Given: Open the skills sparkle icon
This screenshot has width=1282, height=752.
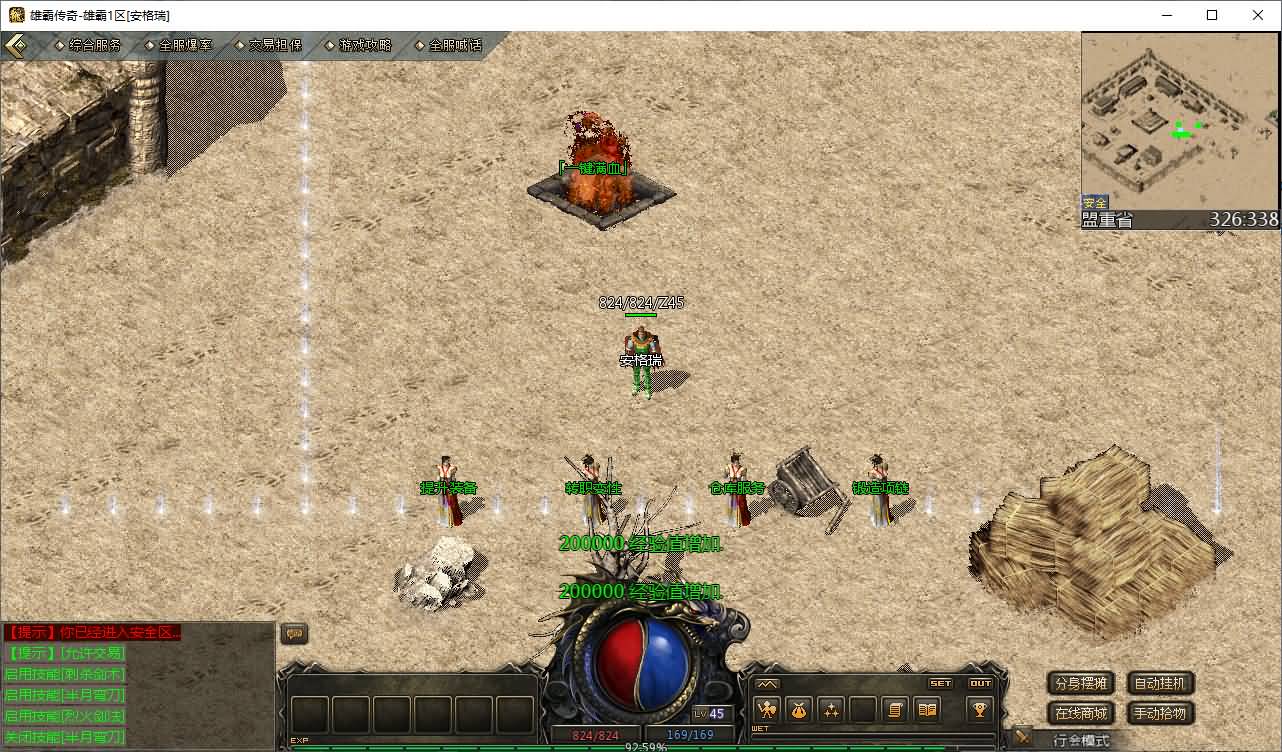Looking at the screenshot, I should coord(831,710).
